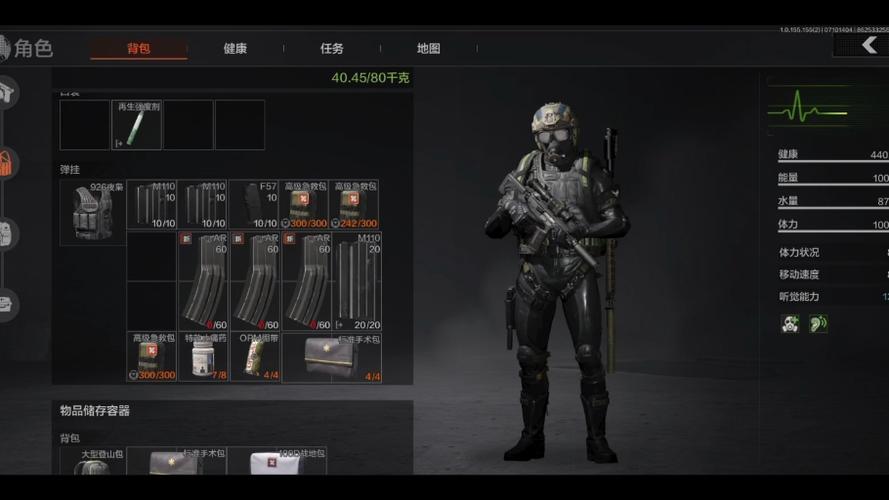Select the 高级急救包 with 242/300 durability

coord(356,205)
